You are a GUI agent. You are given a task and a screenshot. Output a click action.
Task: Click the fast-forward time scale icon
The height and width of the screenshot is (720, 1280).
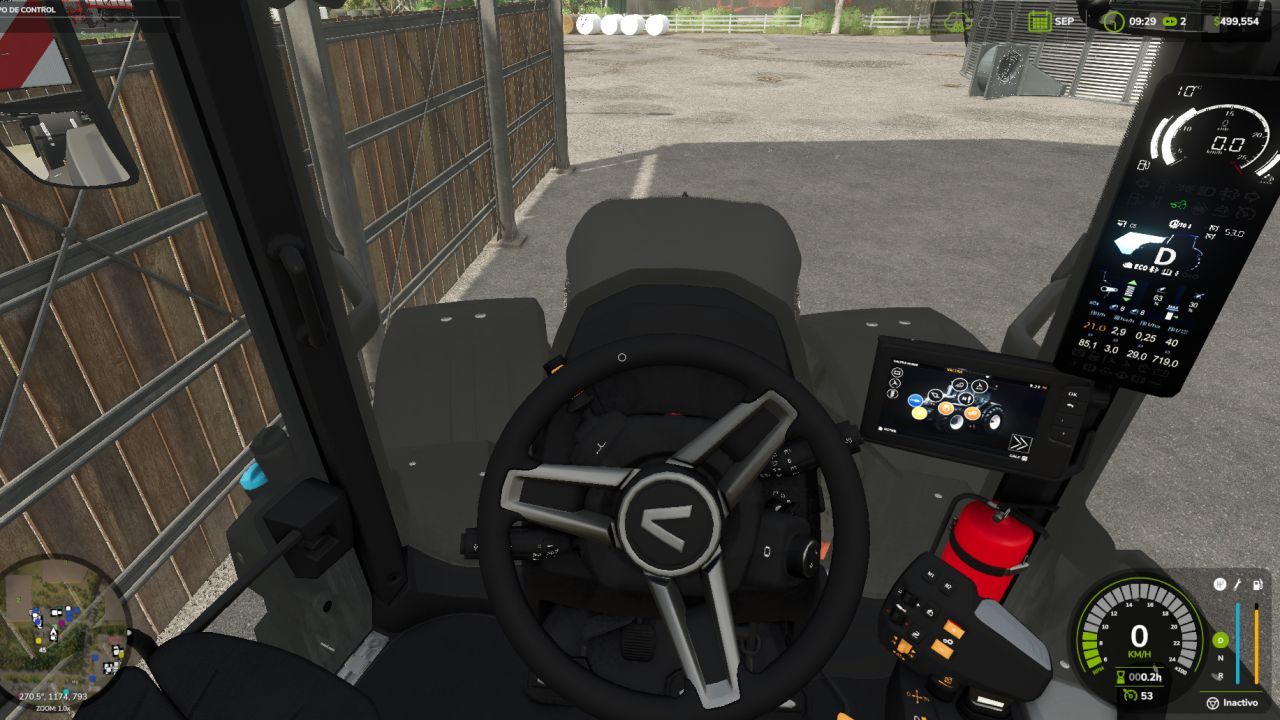(1169, 19)
